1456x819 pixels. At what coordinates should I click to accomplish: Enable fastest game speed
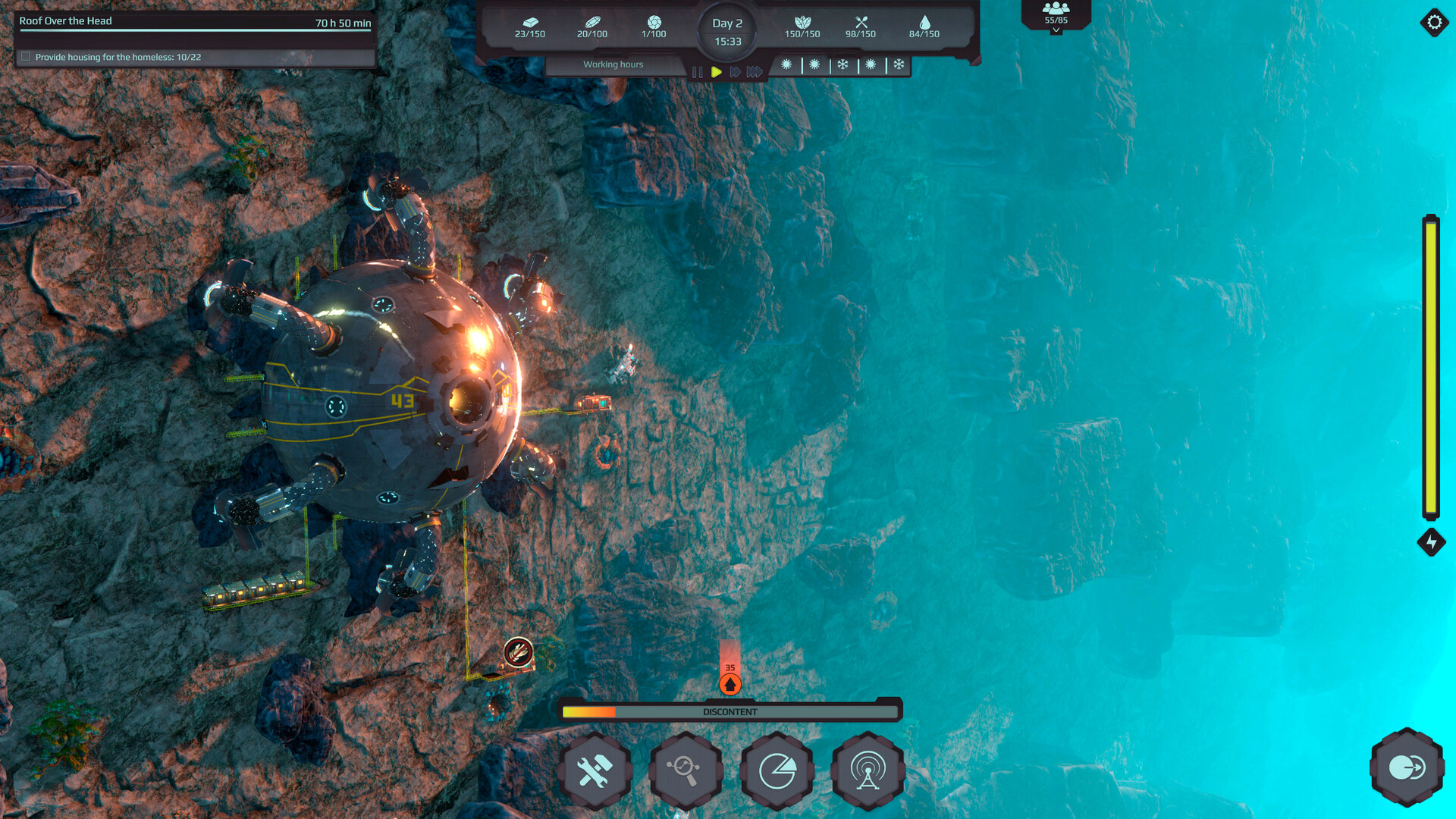click(x=754, y=72)
